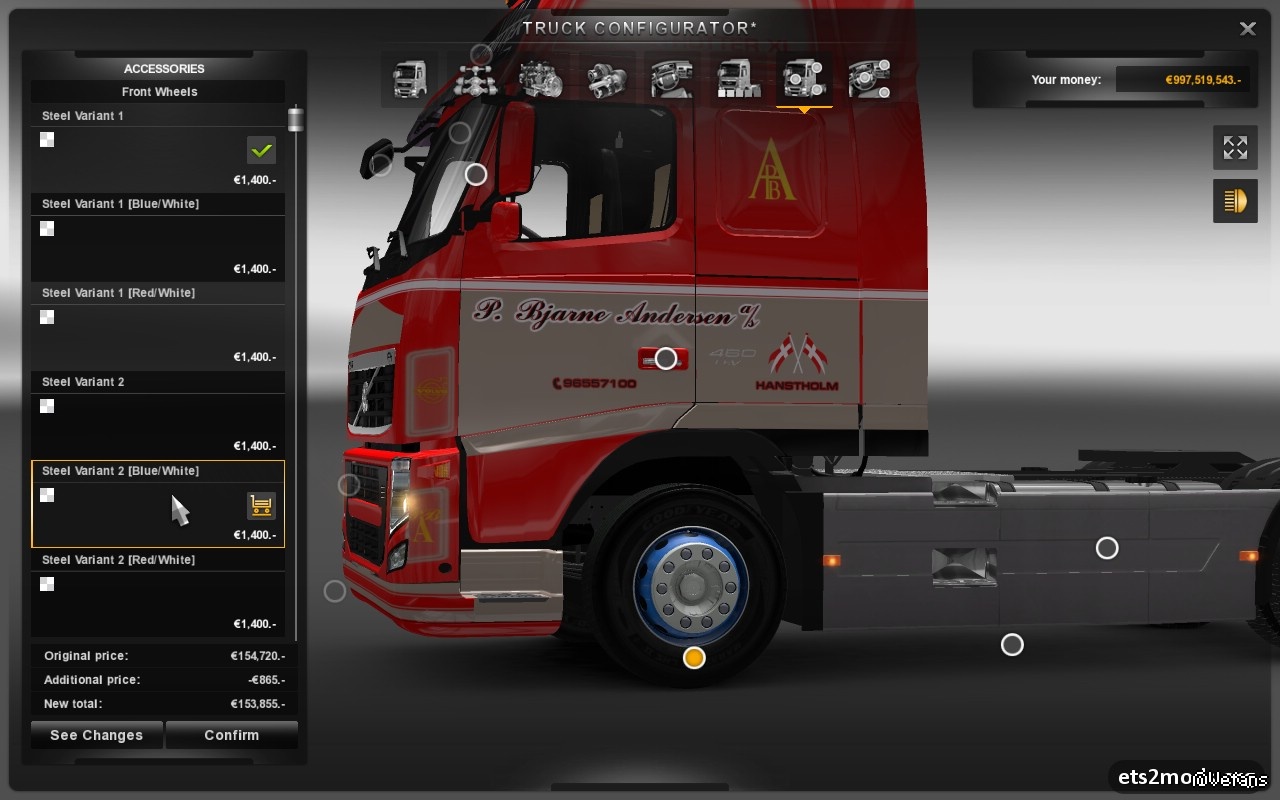
Task: Select the plain Steel Variant 2 wheels
Action: (157, 418)
